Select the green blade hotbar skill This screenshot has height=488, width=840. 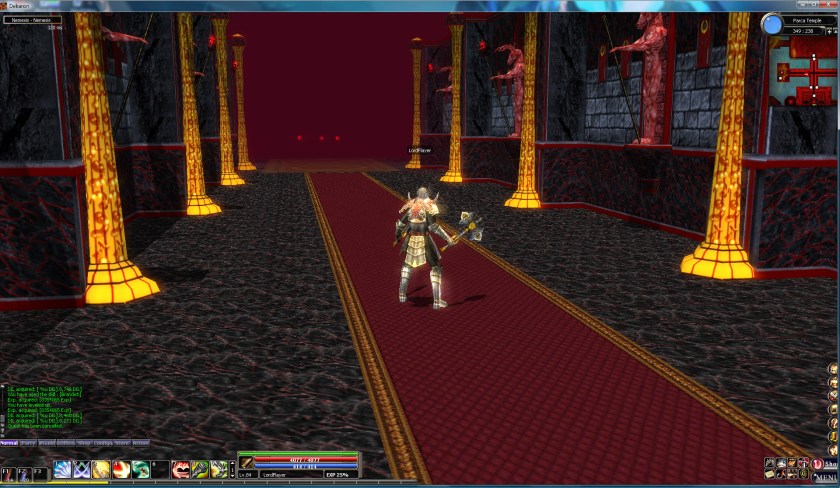[x=200, y=469]
